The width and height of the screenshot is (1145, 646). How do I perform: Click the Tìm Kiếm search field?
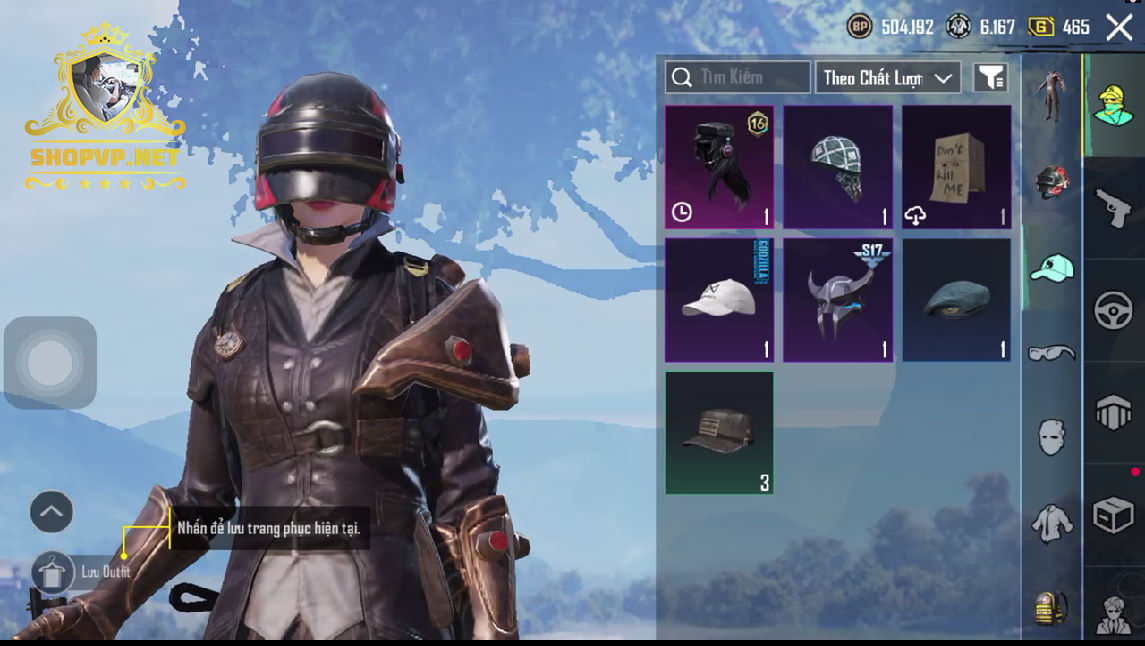[738, 77]
